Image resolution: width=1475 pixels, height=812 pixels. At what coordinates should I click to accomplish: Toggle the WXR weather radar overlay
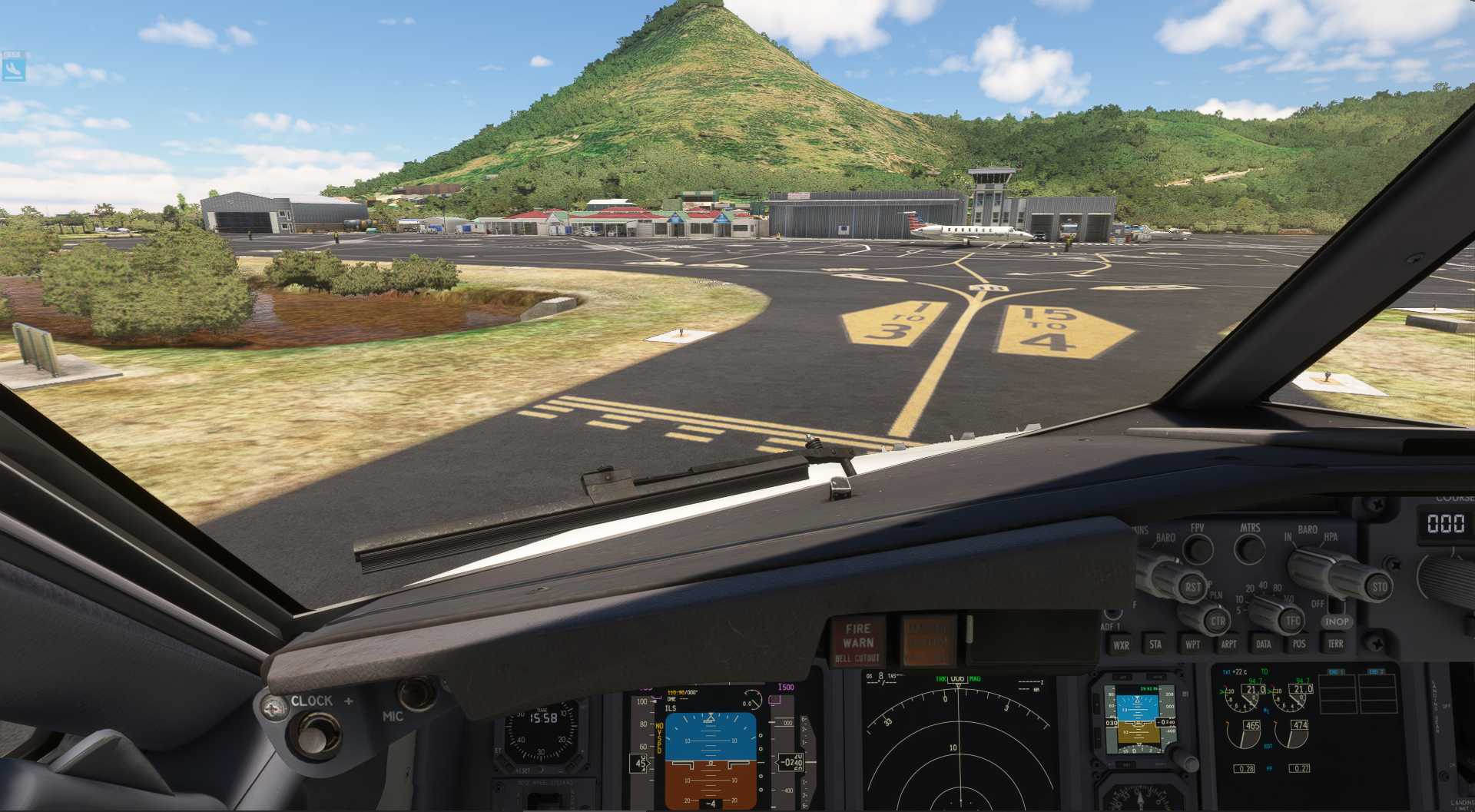(1121, 644)
